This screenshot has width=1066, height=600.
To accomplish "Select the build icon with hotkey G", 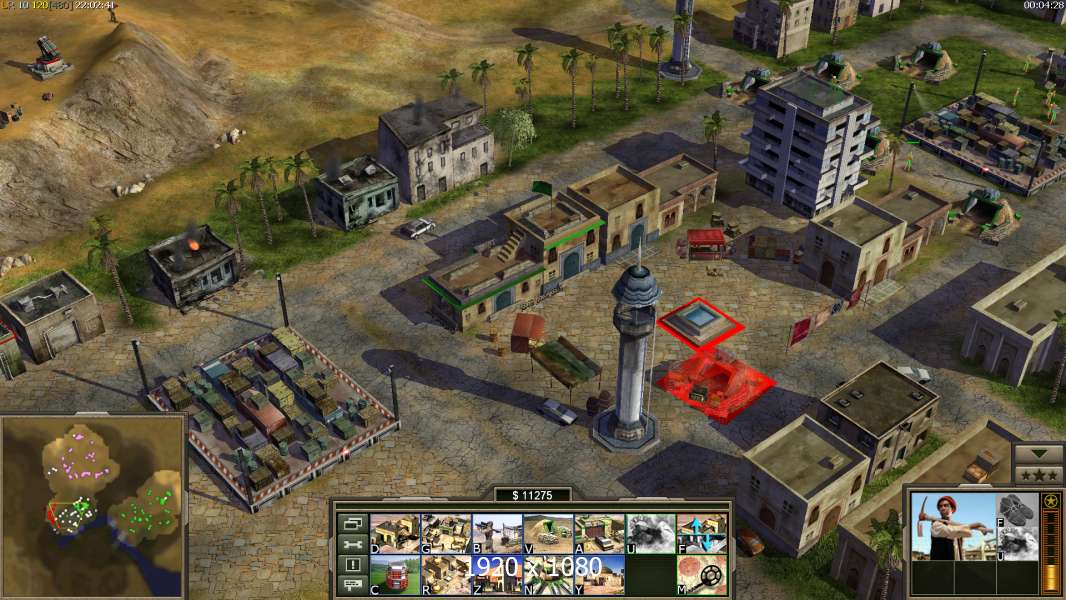I will click(x=446, y=533).
